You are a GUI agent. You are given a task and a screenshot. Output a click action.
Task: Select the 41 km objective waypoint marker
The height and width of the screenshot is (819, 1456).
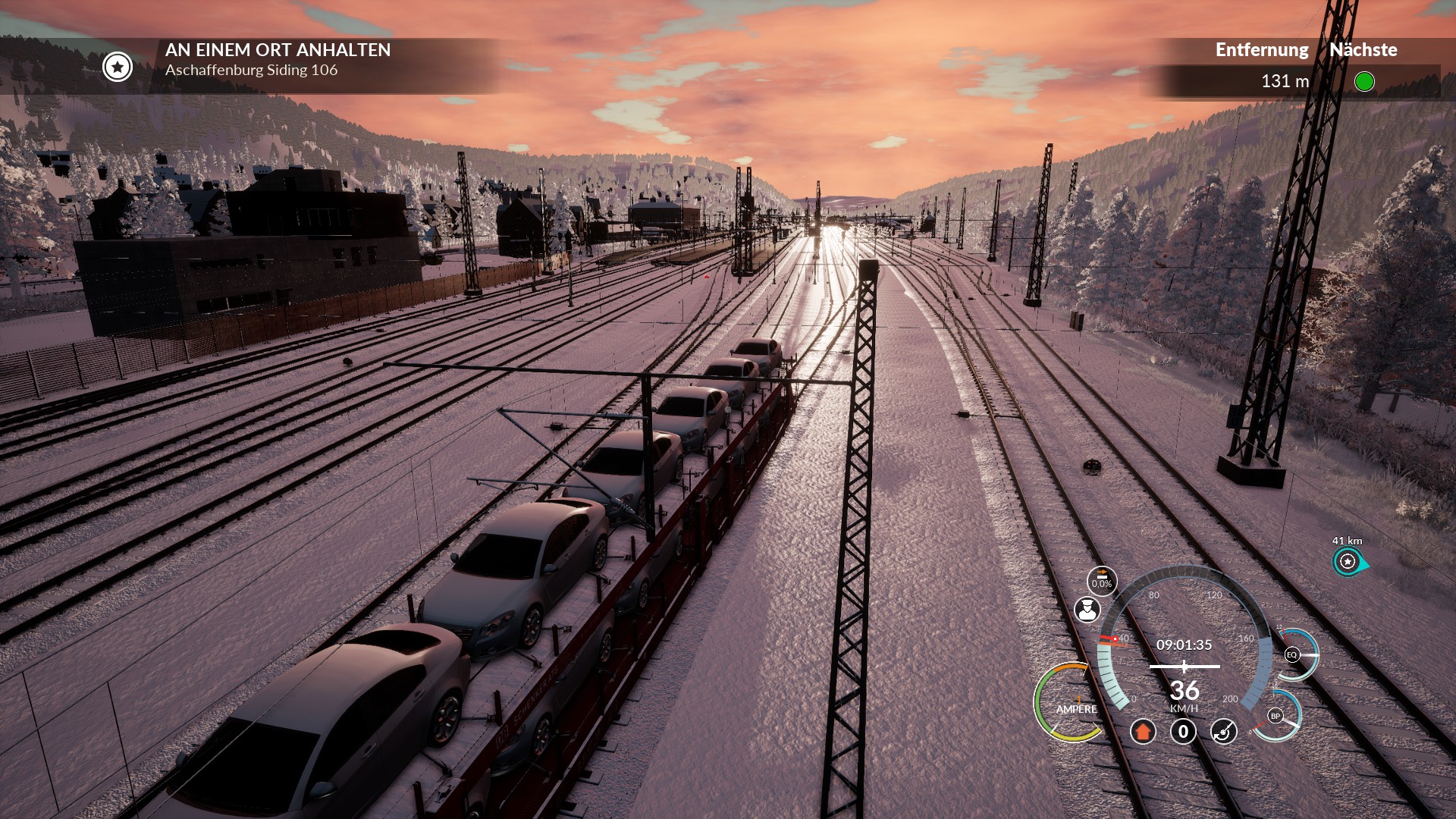[1348, 561]
